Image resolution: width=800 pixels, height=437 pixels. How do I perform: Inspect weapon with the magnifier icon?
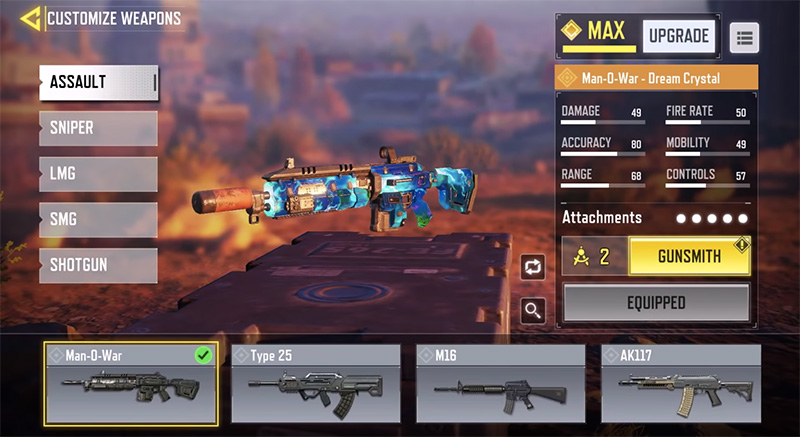click(x=533, y=311)
